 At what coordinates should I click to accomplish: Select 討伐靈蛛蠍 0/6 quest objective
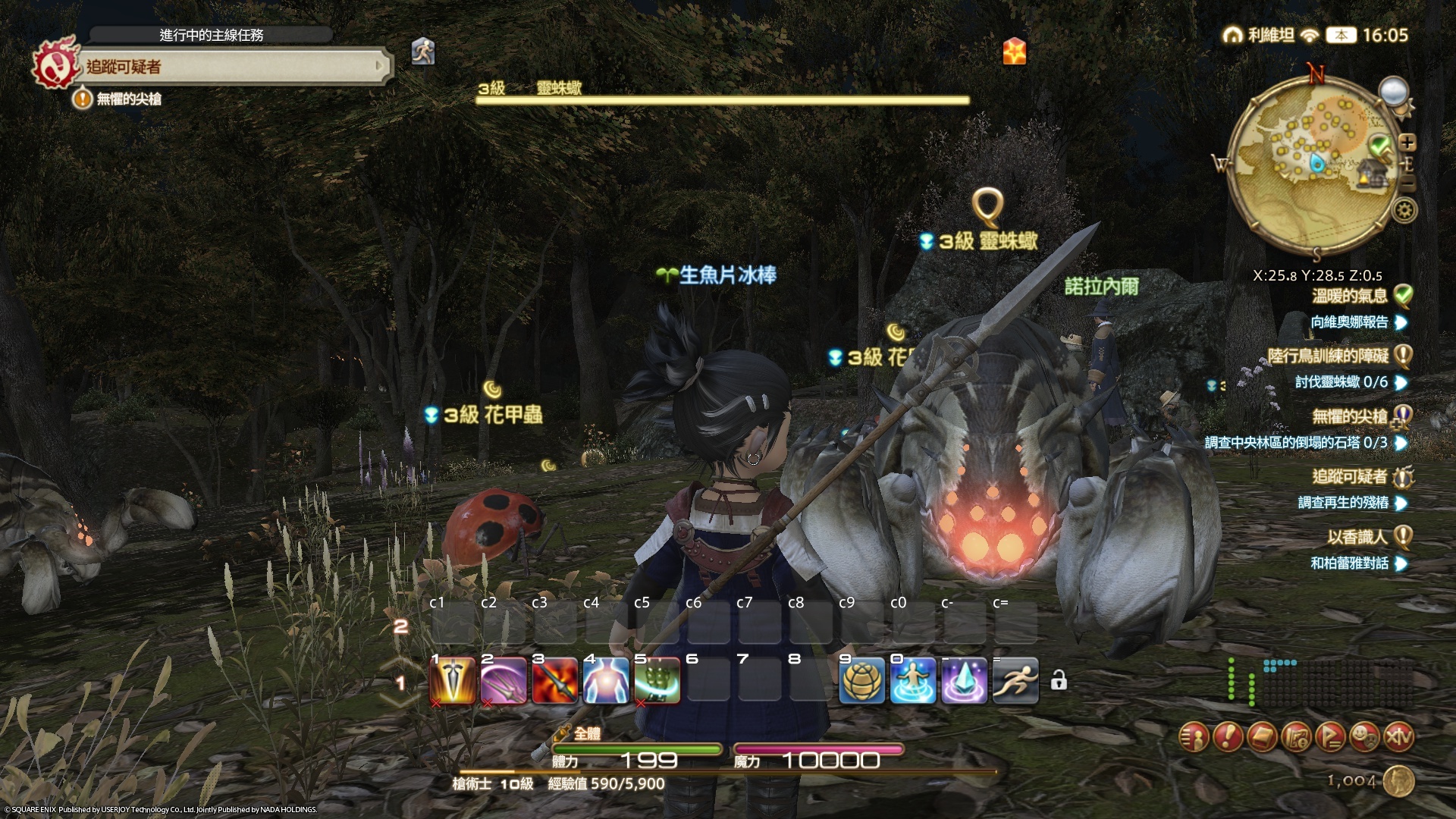[1341, 382]
